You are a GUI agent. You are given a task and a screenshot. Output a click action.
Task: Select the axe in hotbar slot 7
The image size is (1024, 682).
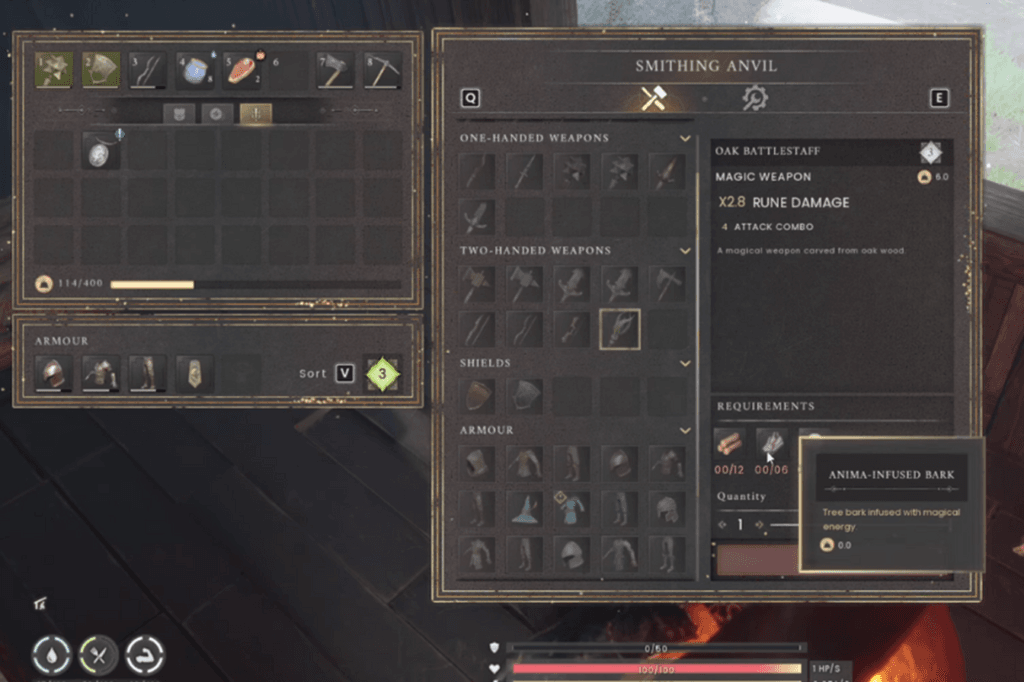(x=335, y=70)
